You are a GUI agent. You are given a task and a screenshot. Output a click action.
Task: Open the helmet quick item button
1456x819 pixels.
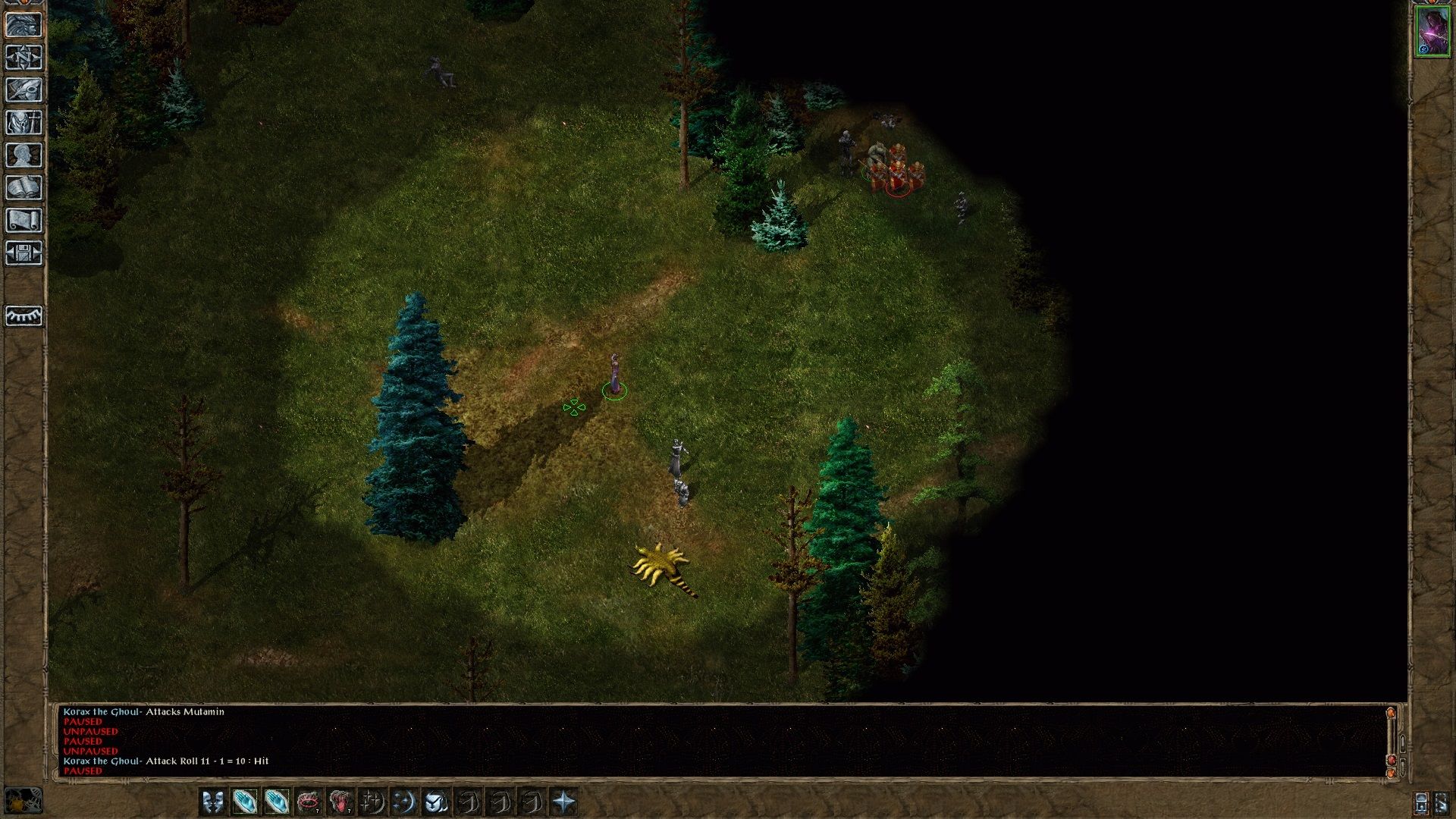436,802
